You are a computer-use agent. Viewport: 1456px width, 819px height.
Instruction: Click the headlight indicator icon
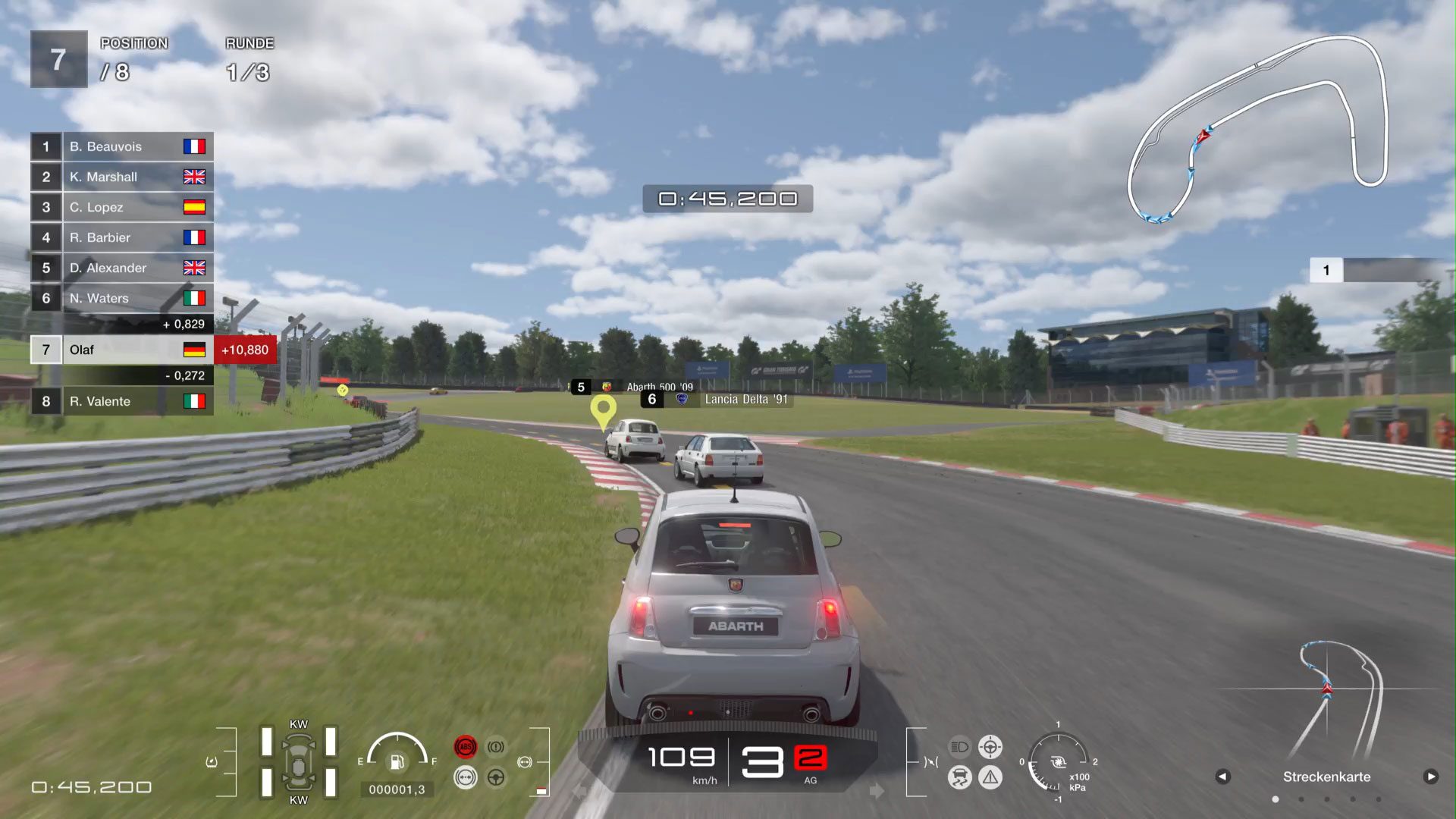[959, 747]
